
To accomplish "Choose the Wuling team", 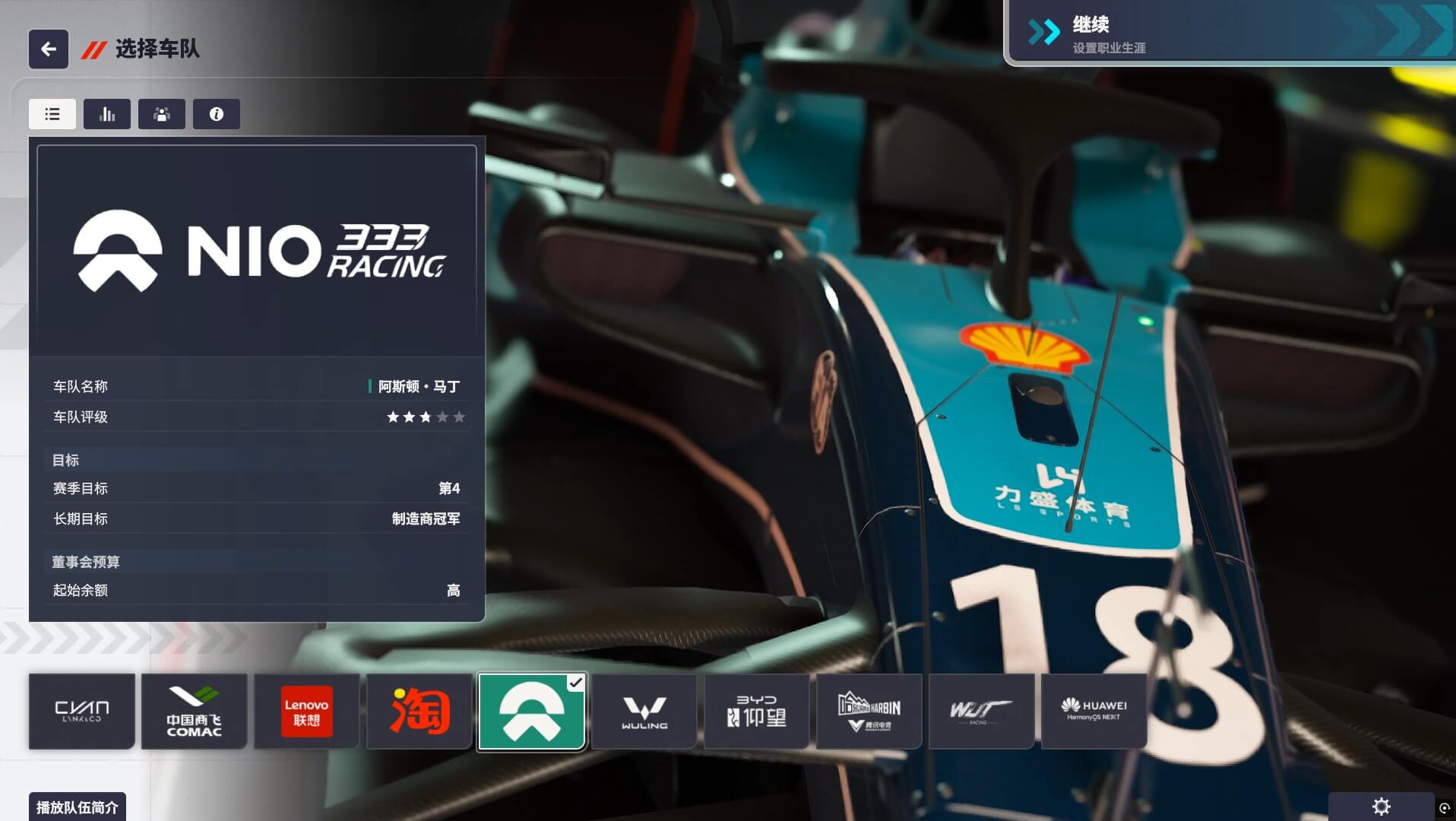I will [x=644, y=712].
